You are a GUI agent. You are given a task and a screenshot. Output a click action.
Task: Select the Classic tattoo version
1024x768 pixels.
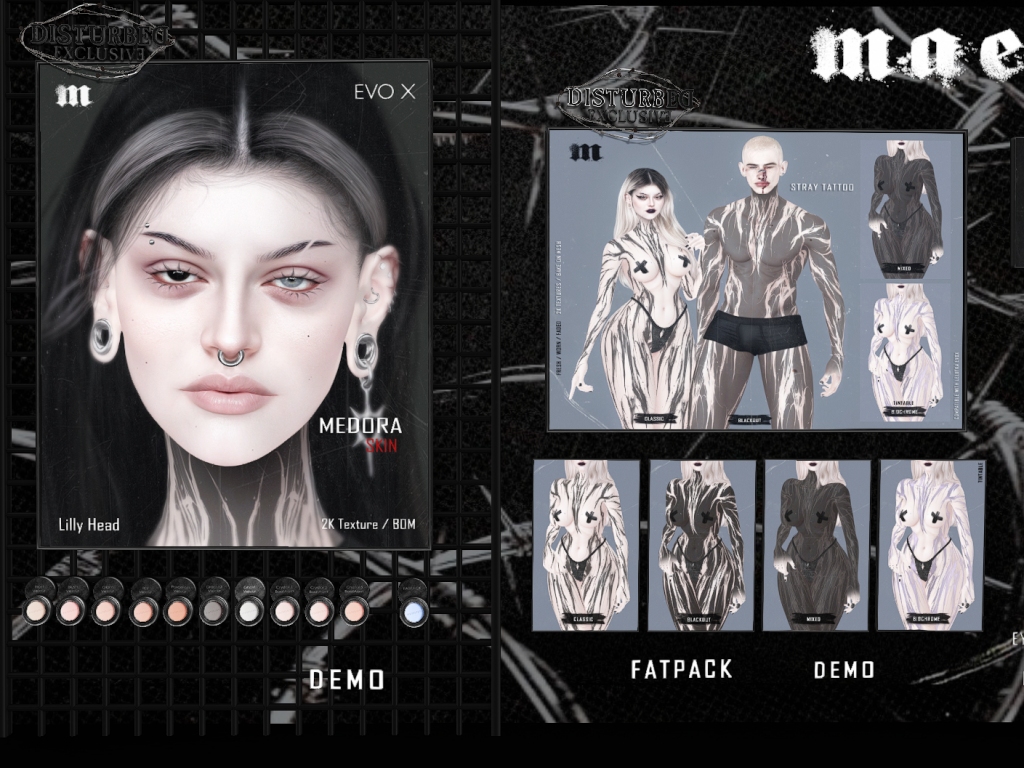click(x=586, y=545)
